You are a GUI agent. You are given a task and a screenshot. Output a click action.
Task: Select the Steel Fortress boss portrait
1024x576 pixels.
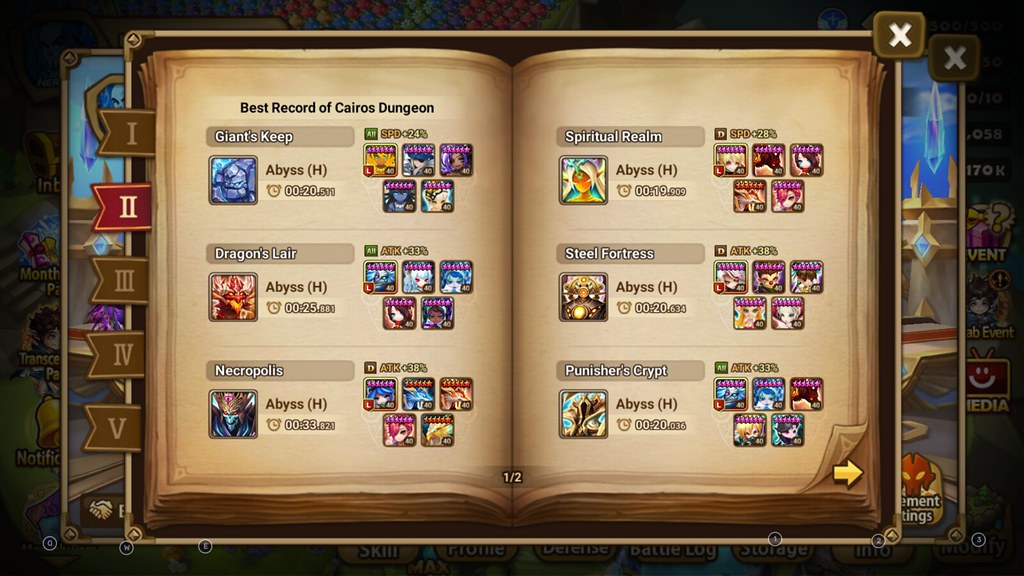(583, 297)
